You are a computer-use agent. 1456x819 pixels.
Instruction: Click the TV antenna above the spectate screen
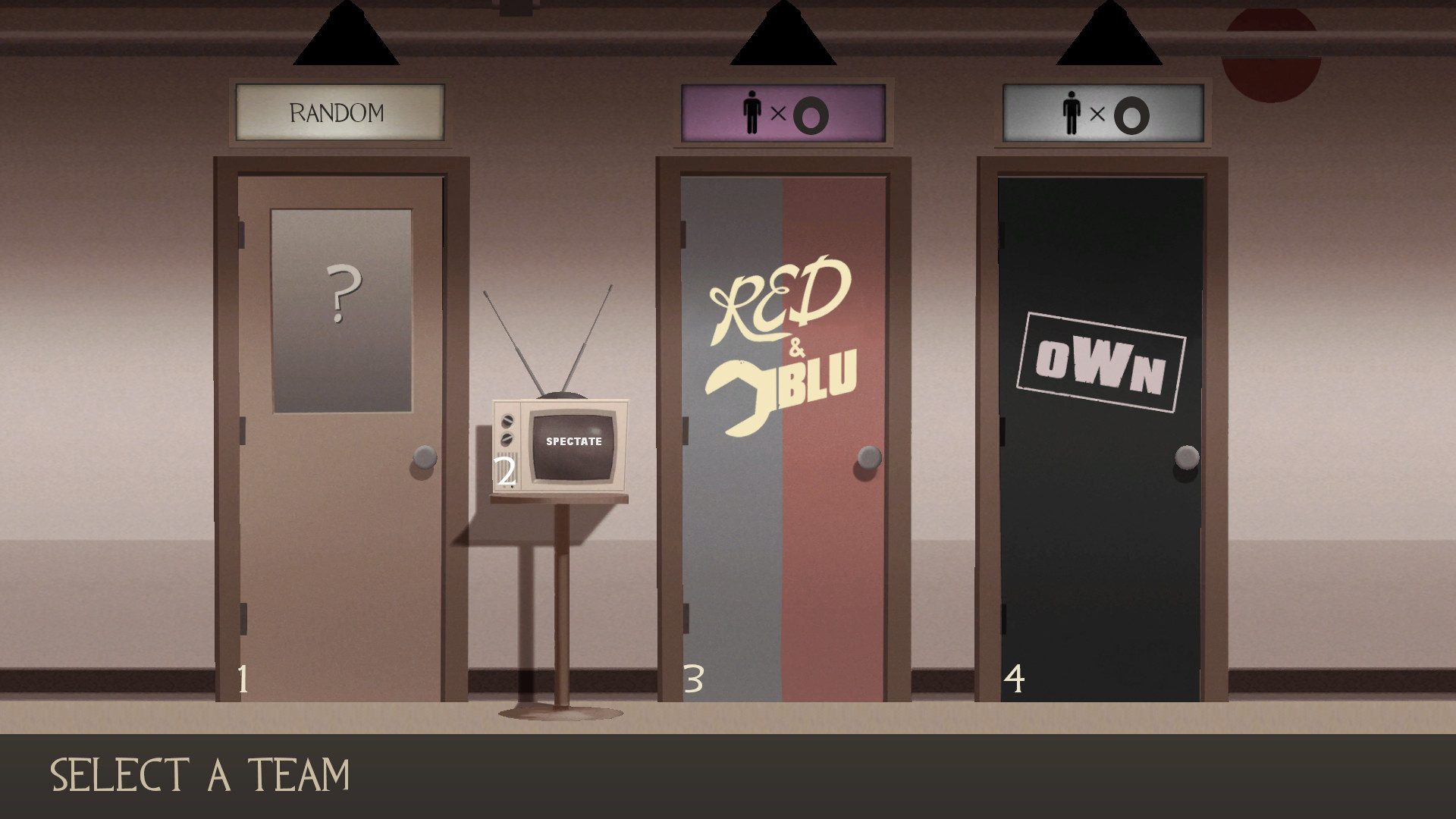pos(552,341)
